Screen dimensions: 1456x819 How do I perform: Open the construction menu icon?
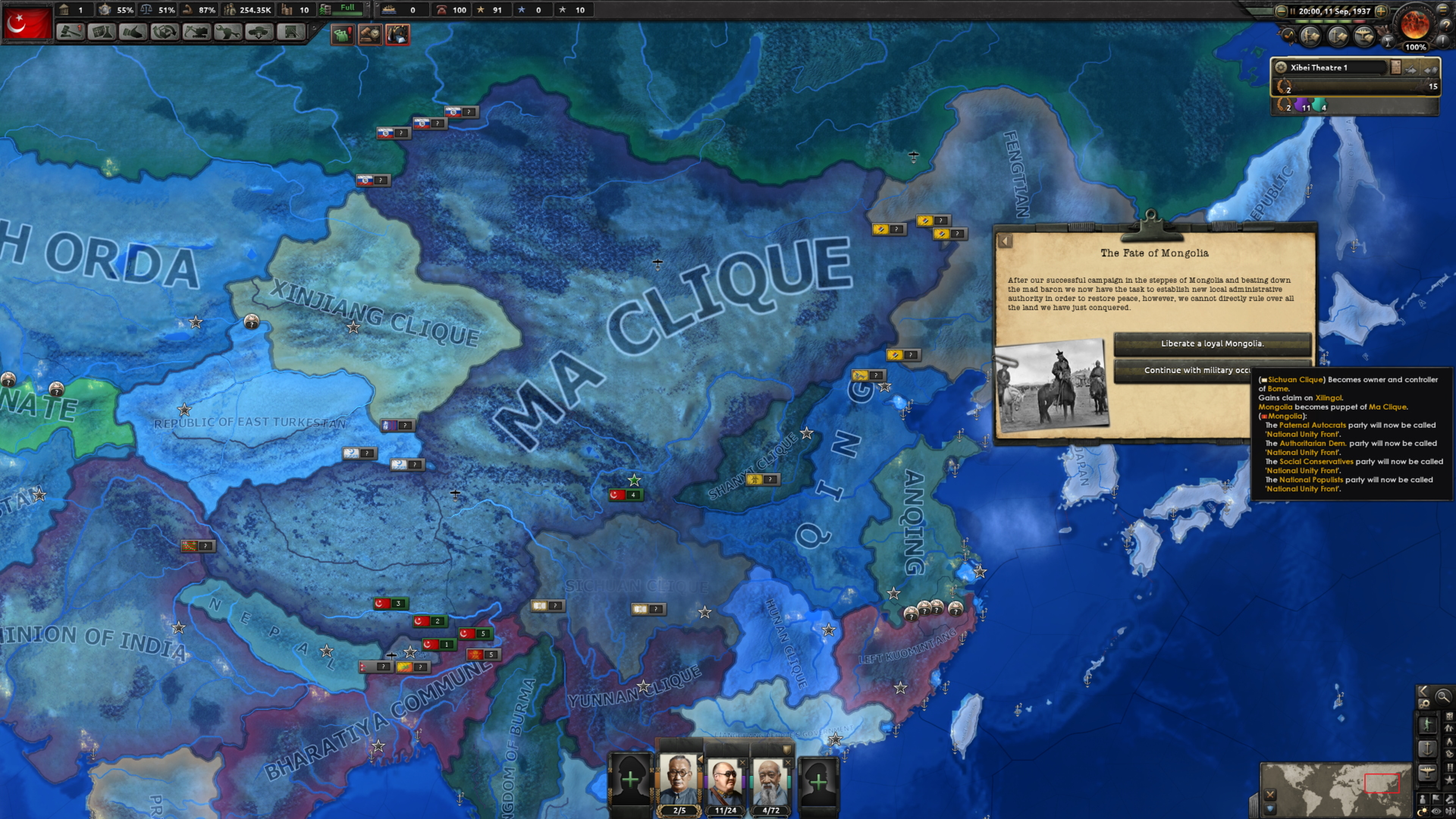196,32
